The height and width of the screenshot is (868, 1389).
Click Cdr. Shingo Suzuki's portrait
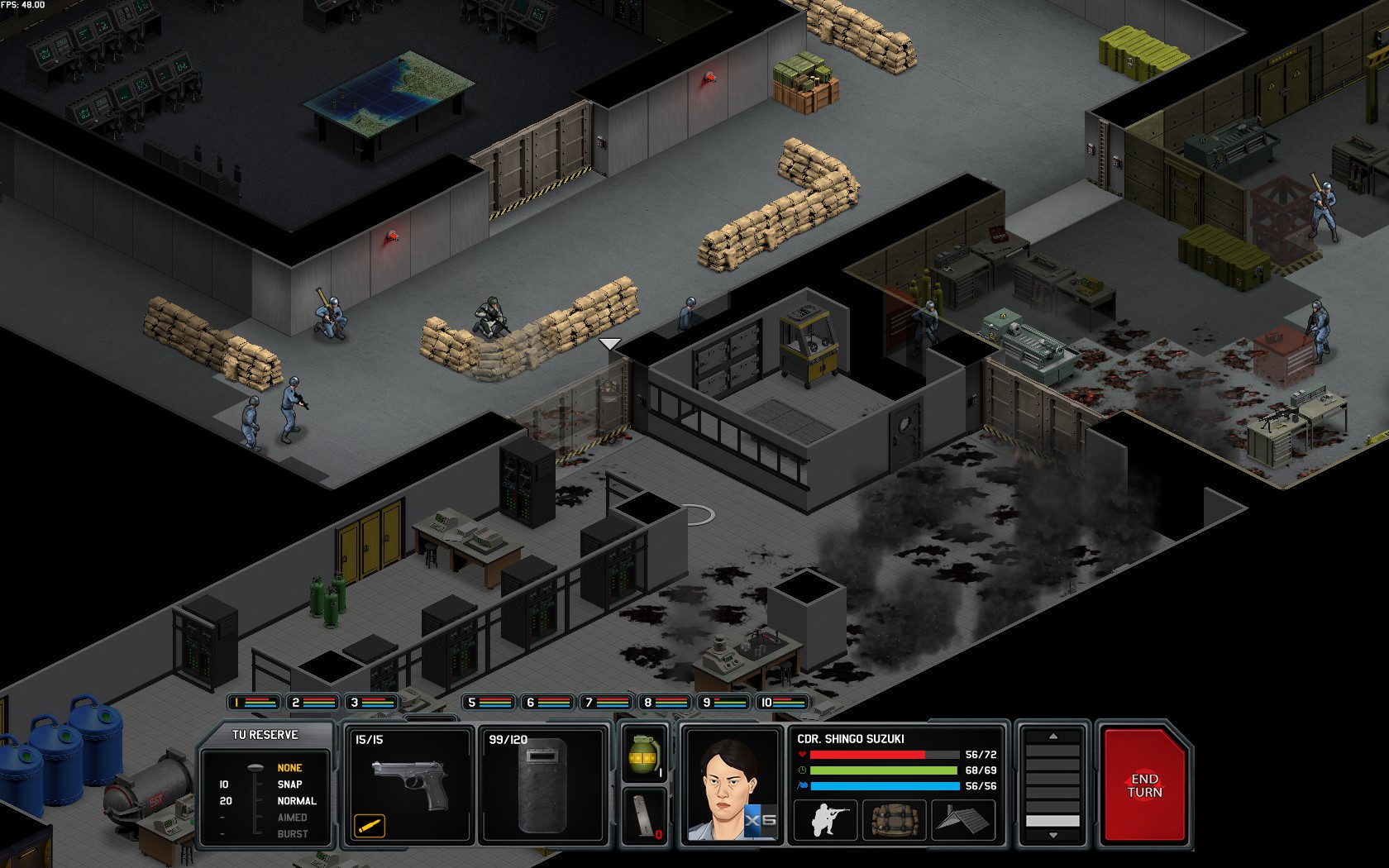(x=731, y=785)
